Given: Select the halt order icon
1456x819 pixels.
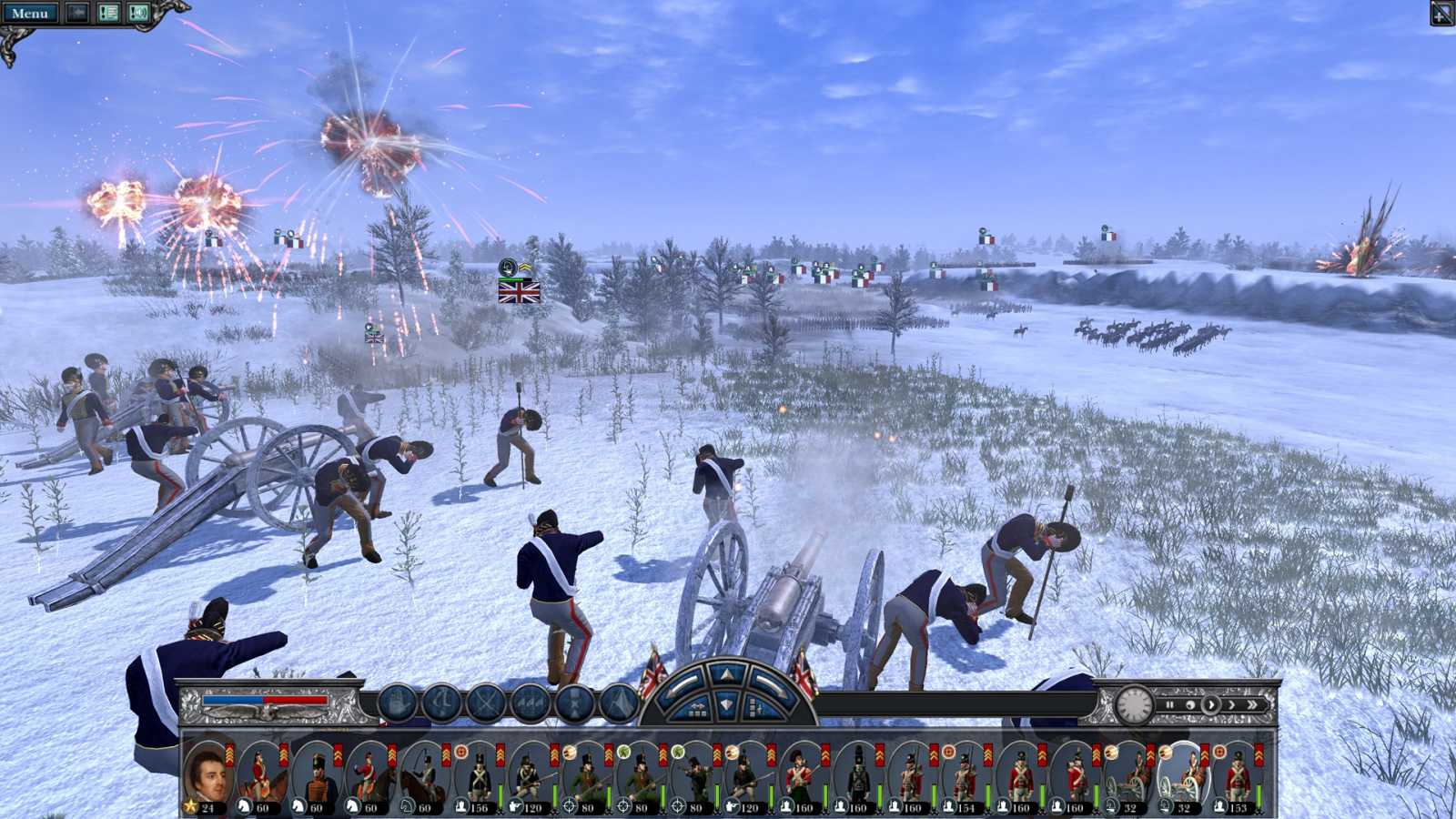Looking at the screenshot, I should 396,703.
